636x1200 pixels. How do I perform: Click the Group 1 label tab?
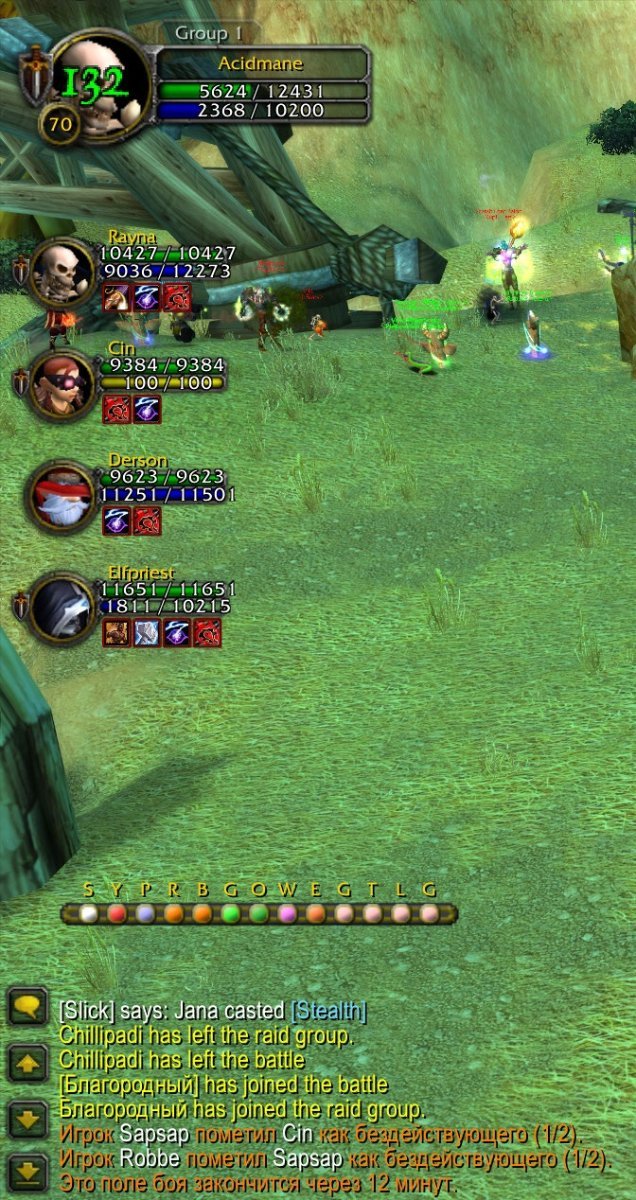point(209,33)
